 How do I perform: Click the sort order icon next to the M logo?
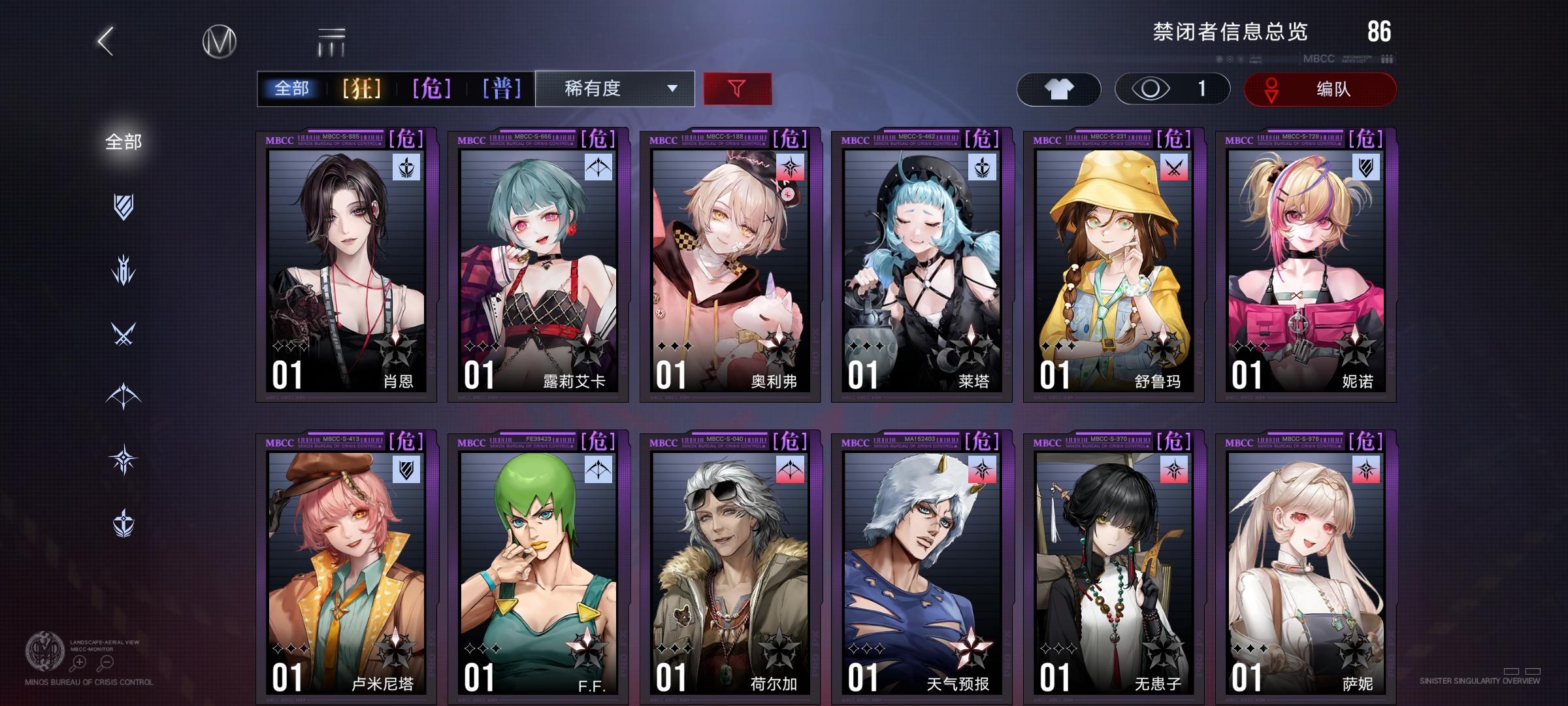click(x=332, y=41)
